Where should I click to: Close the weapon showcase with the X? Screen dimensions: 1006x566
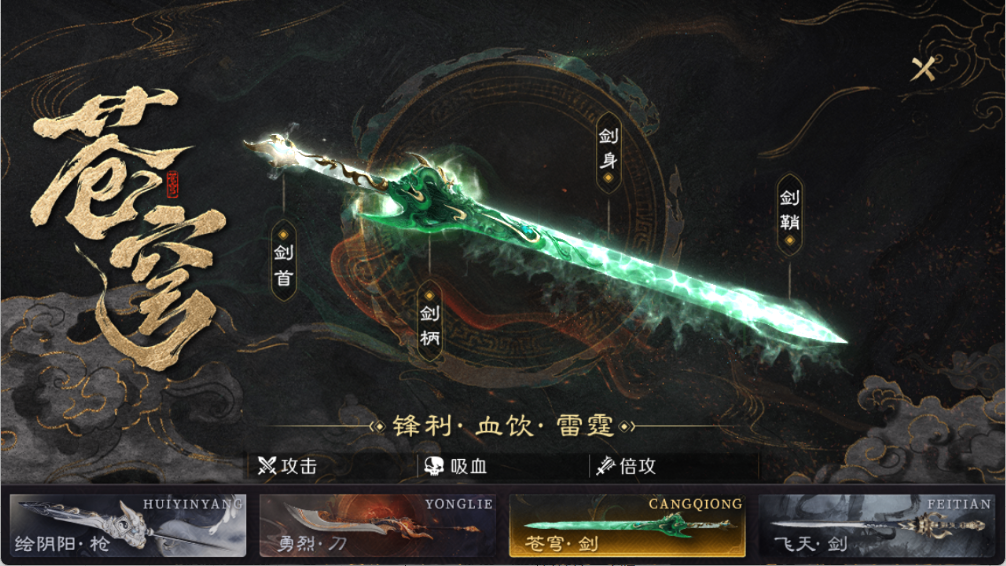(x=926, y=69)
